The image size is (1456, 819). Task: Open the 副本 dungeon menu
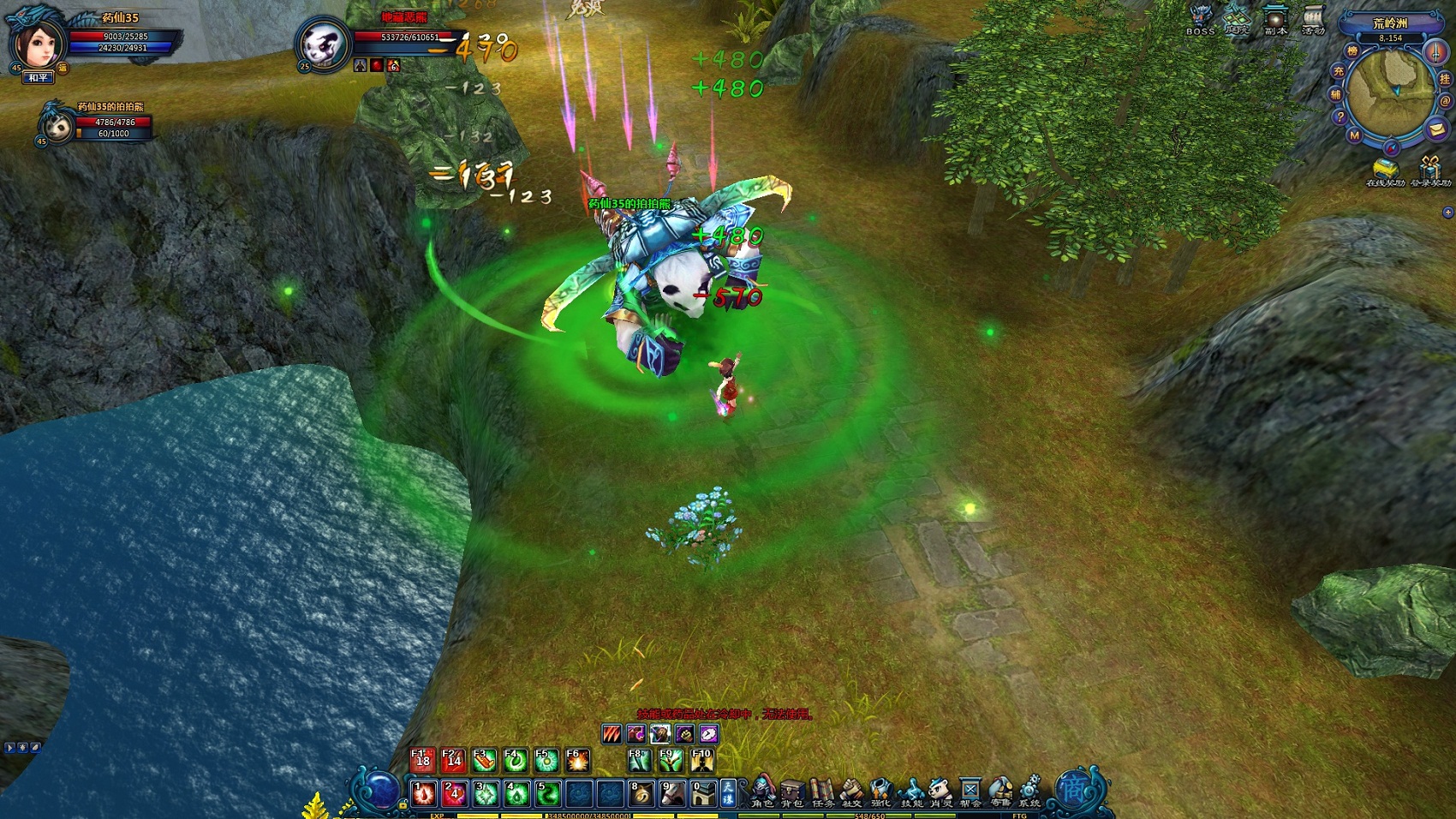click(x=1275, y=18)
